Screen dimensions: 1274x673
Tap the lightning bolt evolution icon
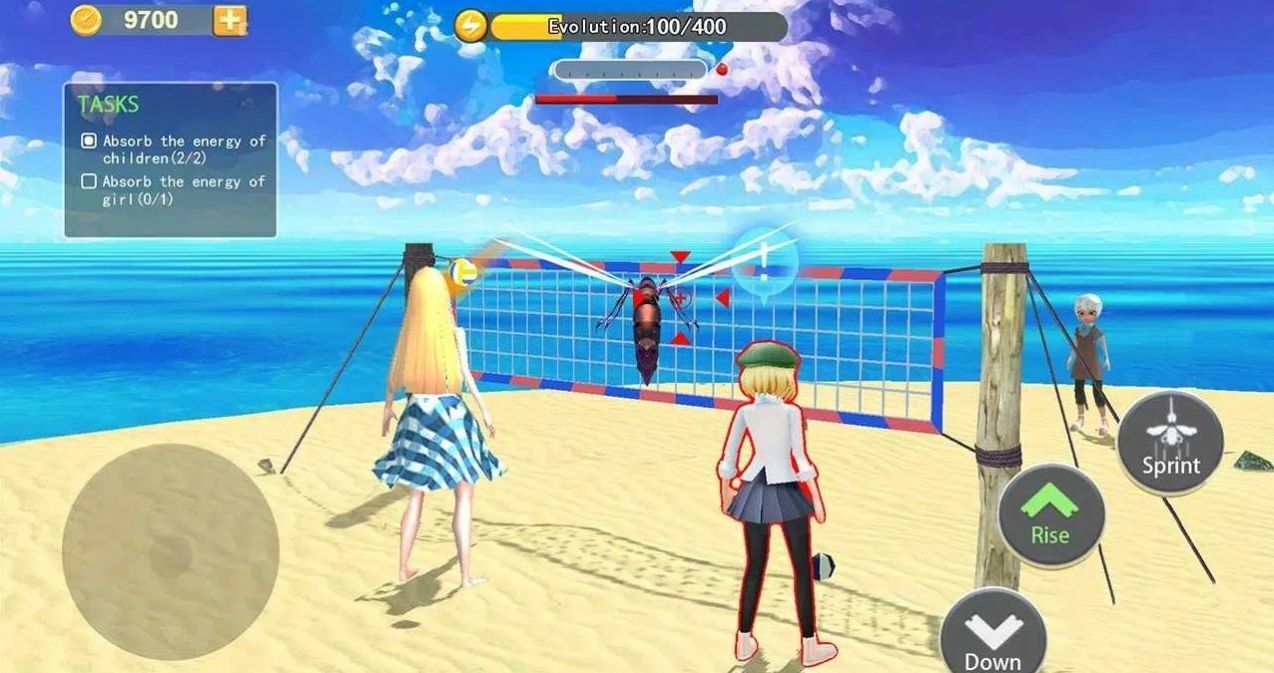470,26
